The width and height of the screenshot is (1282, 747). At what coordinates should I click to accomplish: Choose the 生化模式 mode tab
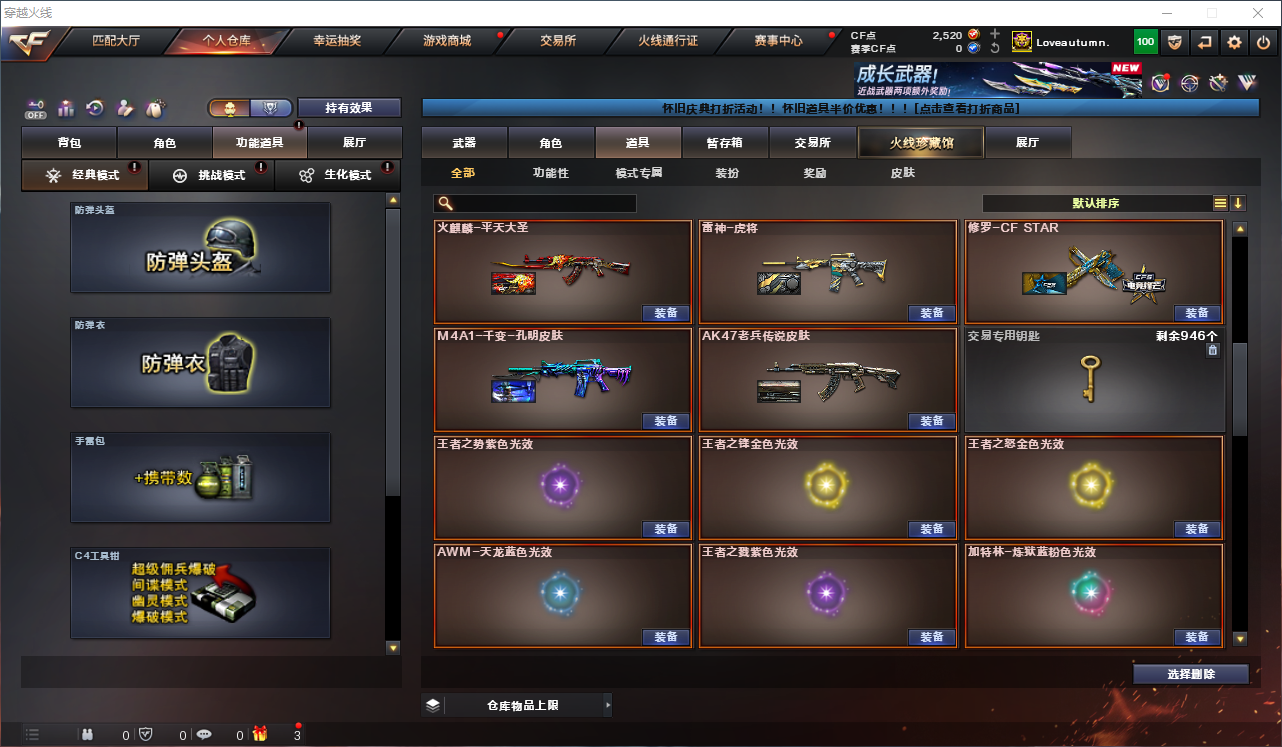pyautogui.click(x=337, y=175)
